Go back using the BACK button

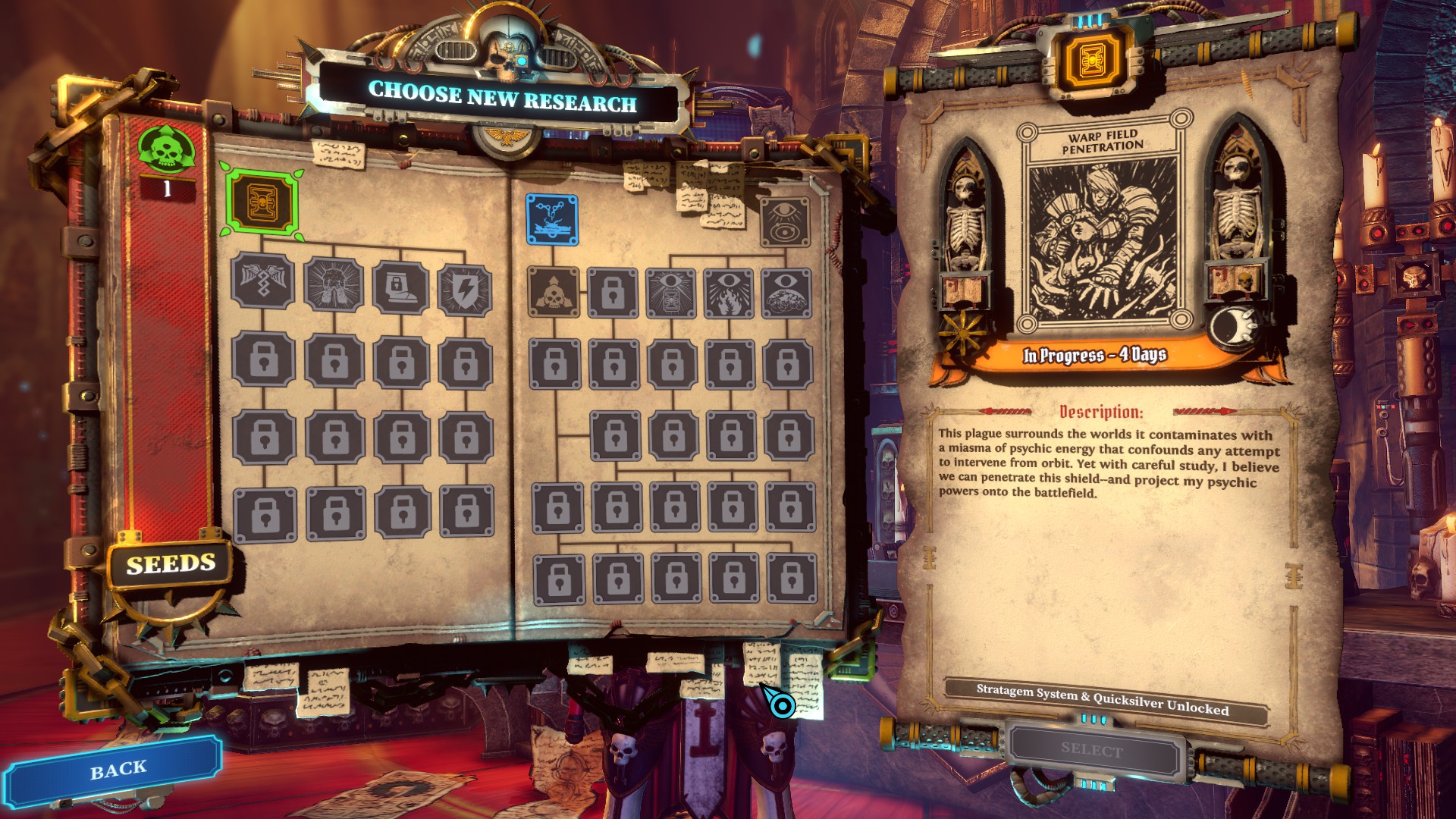coord(118,770)
